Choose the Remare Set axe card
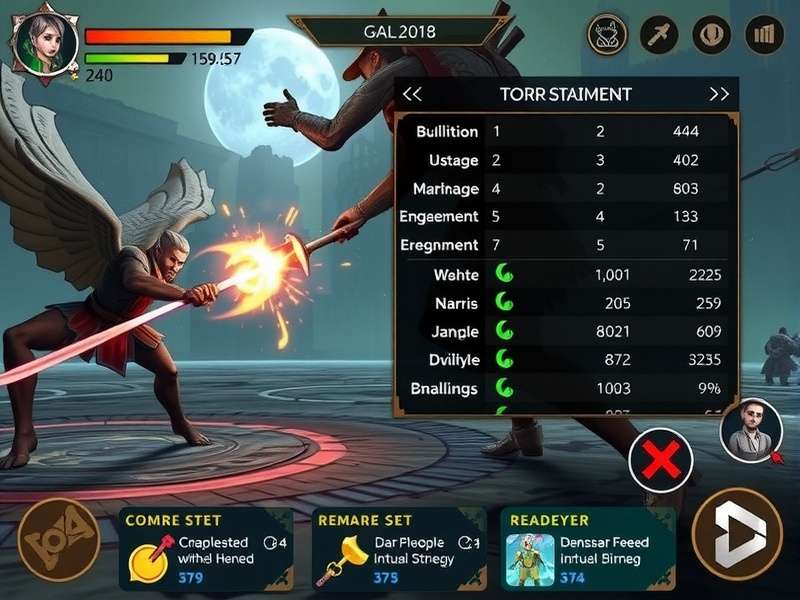 click(400, 548)
